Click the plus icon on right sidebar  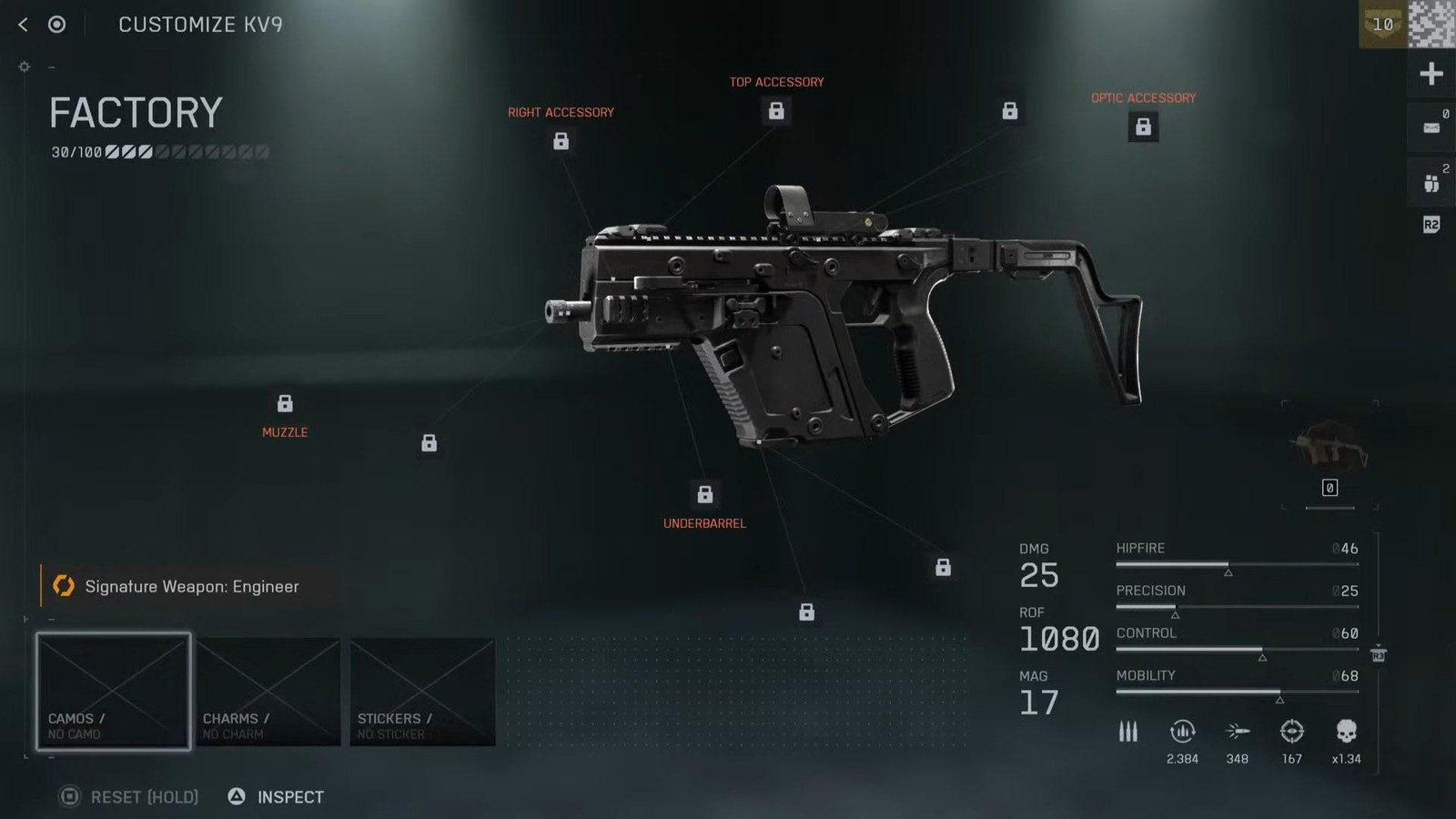[x=1431, y=74]
